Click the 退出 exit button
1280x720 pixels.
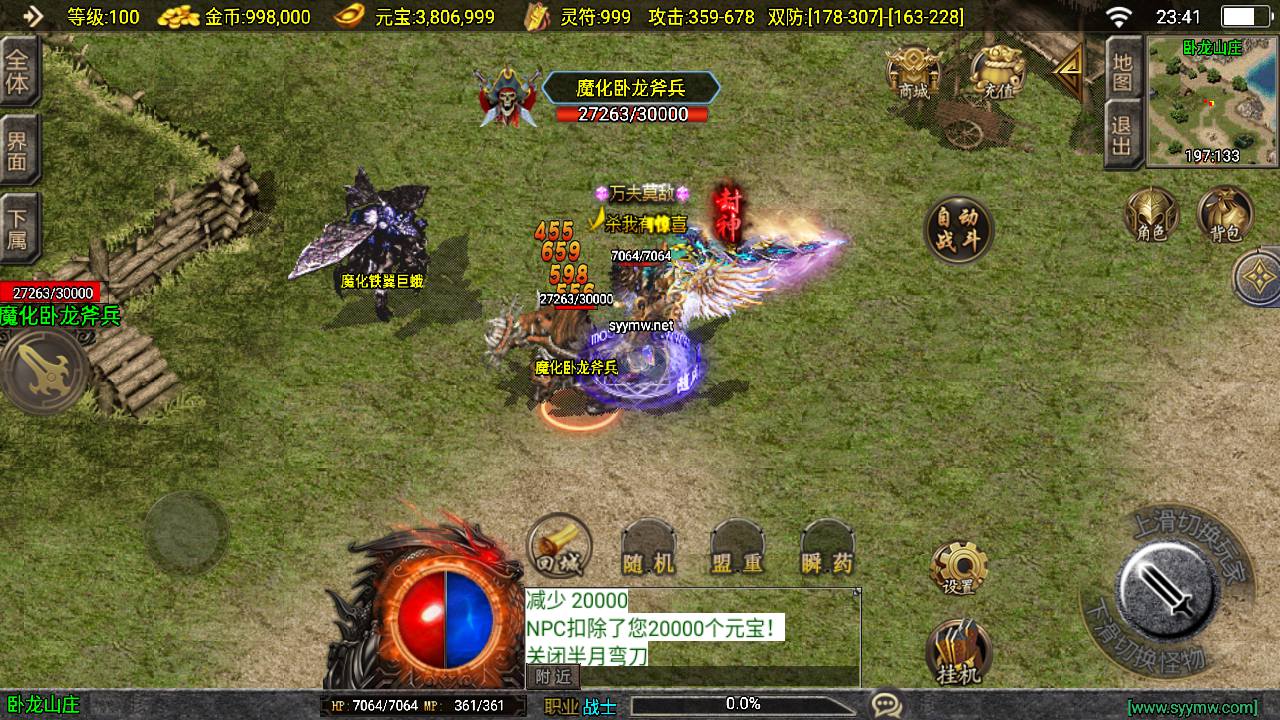click(x=1122, y=136)
